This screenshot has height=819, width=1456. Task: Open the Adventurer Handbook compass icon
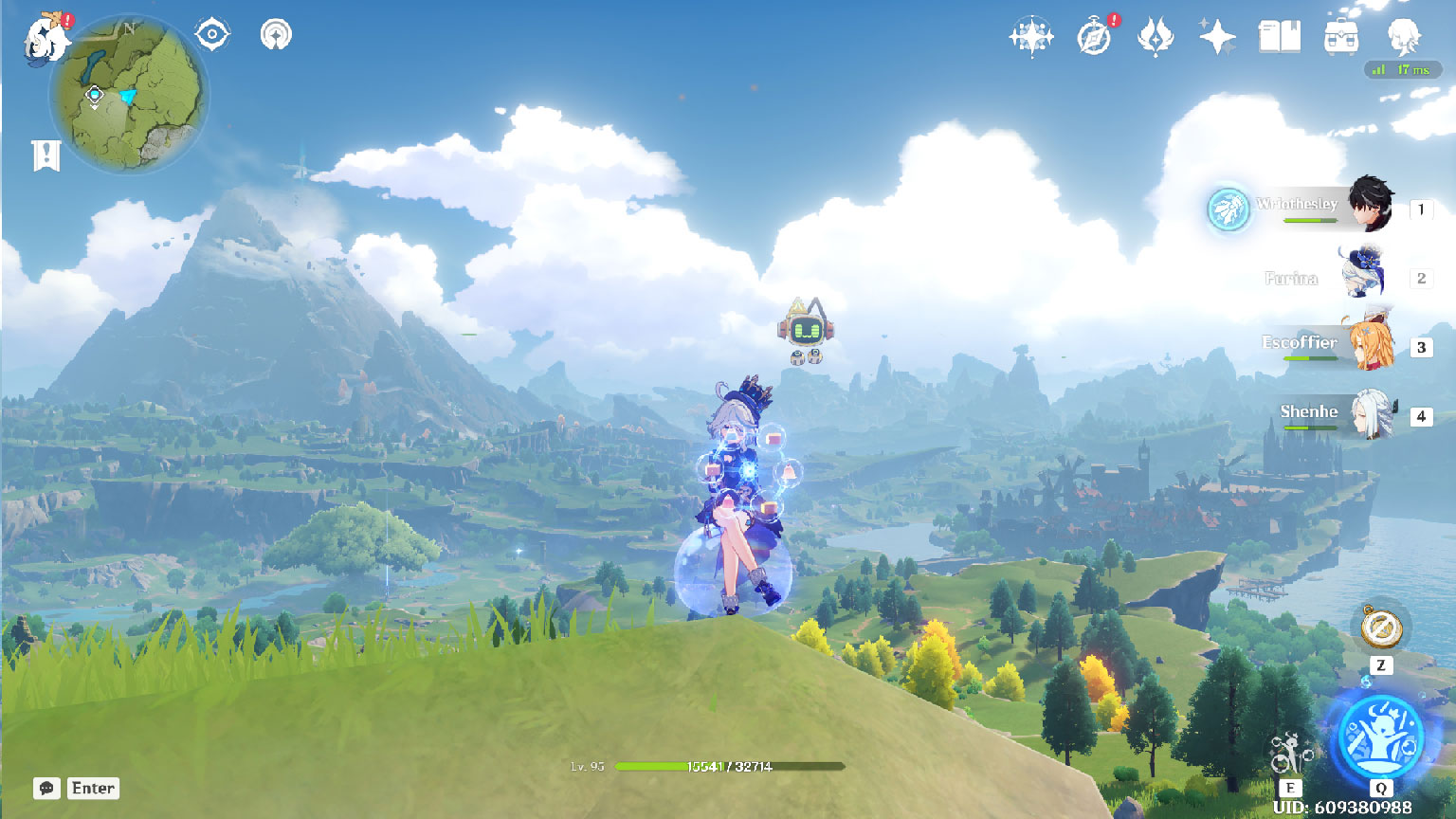[1094, 38]
